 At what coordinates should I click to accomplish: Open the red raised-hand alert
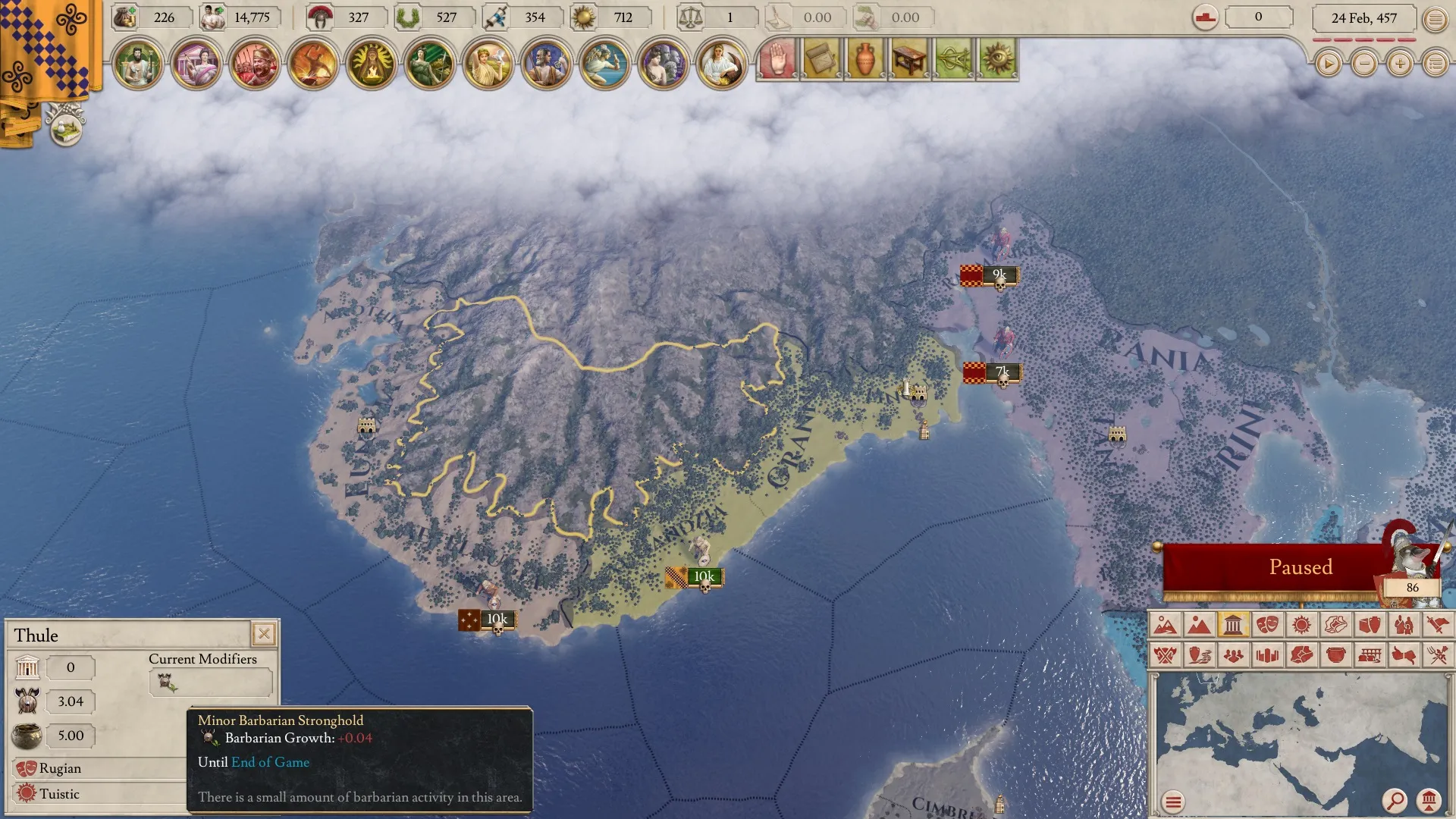click(777, 59)
